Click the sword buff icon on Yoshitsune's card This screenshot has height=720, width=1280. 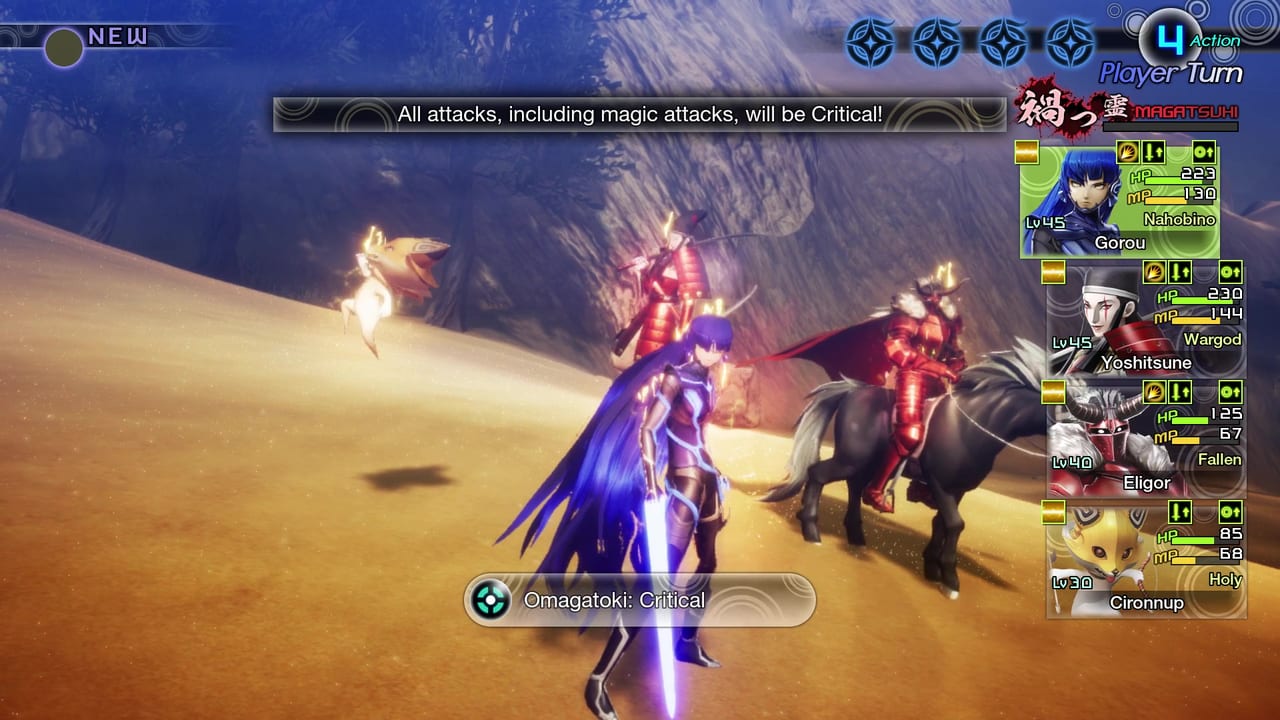[1179, 272]
